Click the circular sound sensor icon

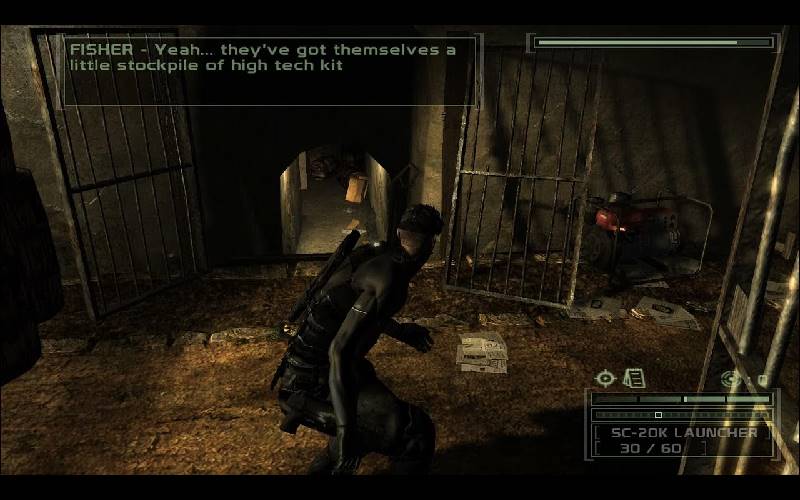tap(731, 379)
